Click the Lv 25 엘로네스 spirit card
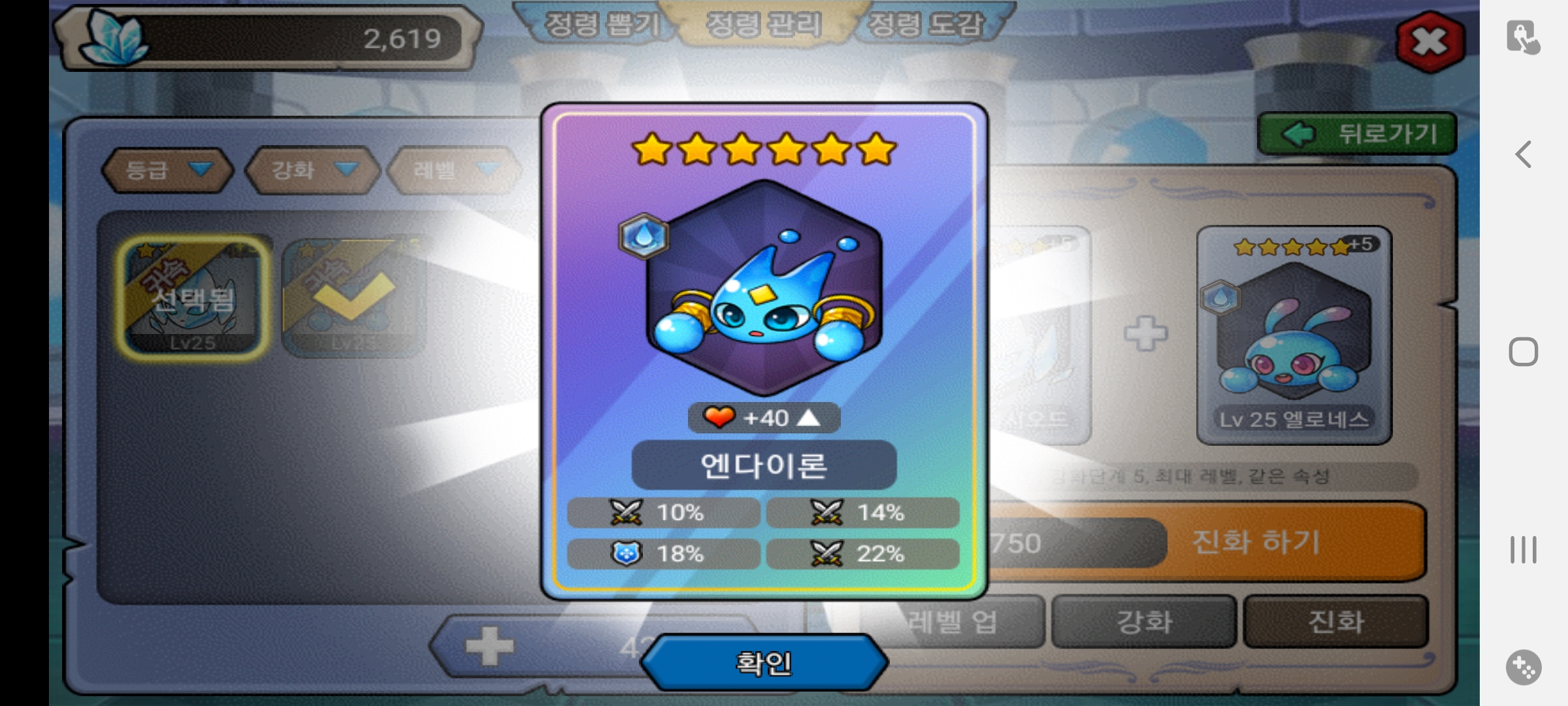1568x706 pixels. click(1294, 335)
